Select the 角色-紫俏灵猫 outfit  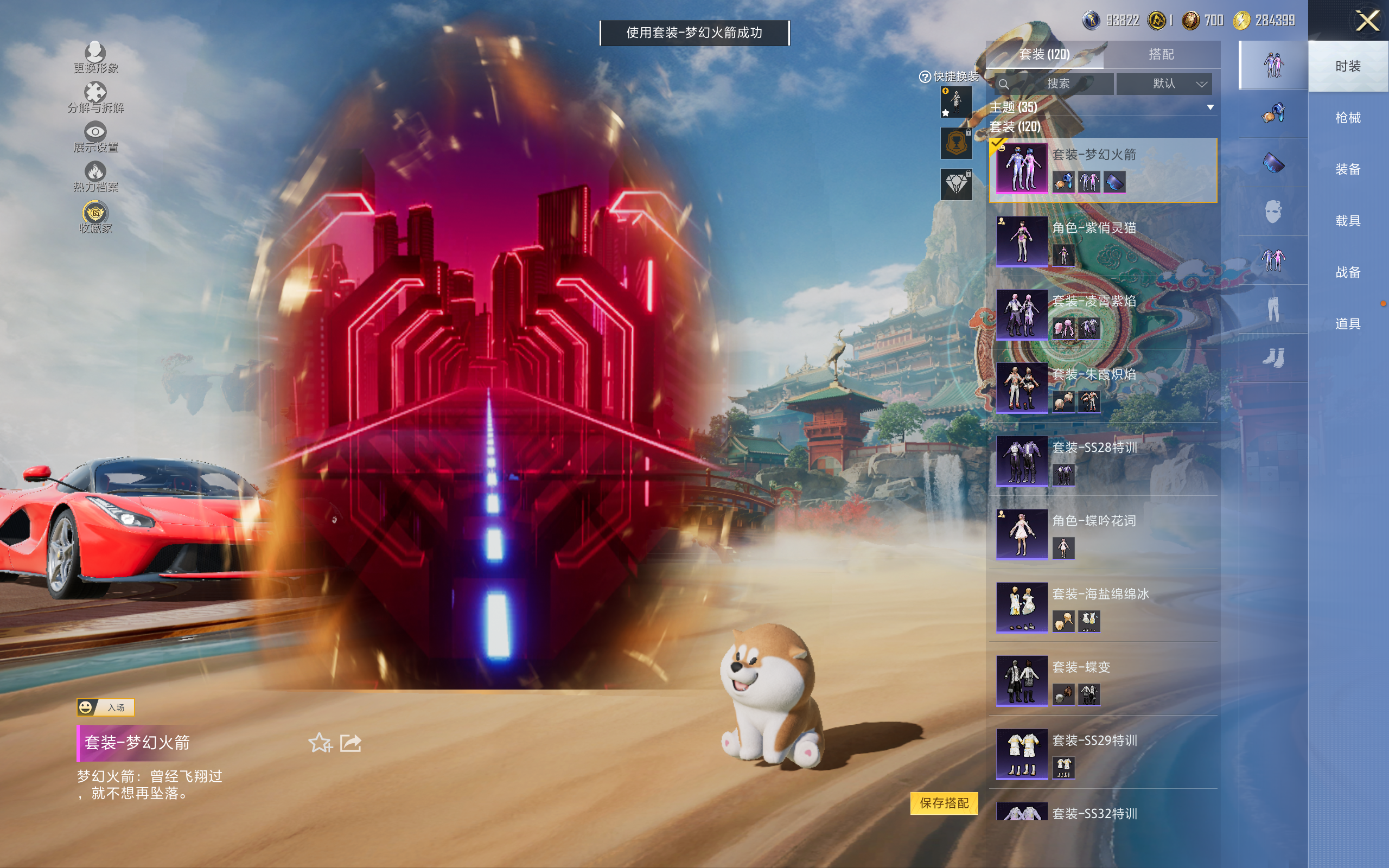click(x=1102, y=241)
